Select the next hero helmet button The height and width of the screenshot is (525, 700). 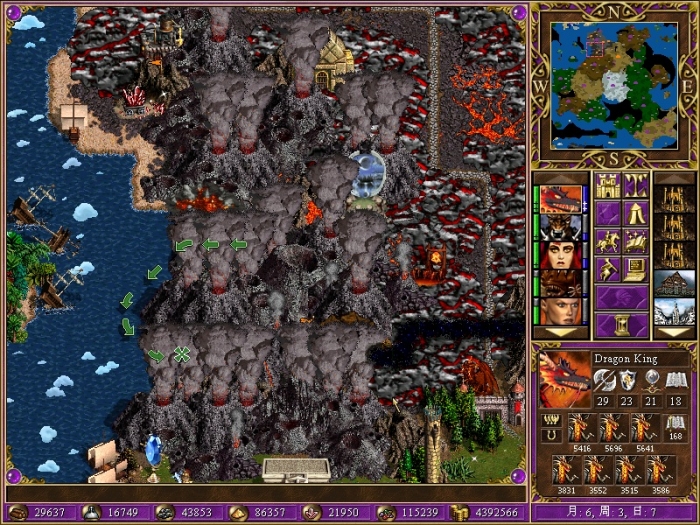[622, 297]
